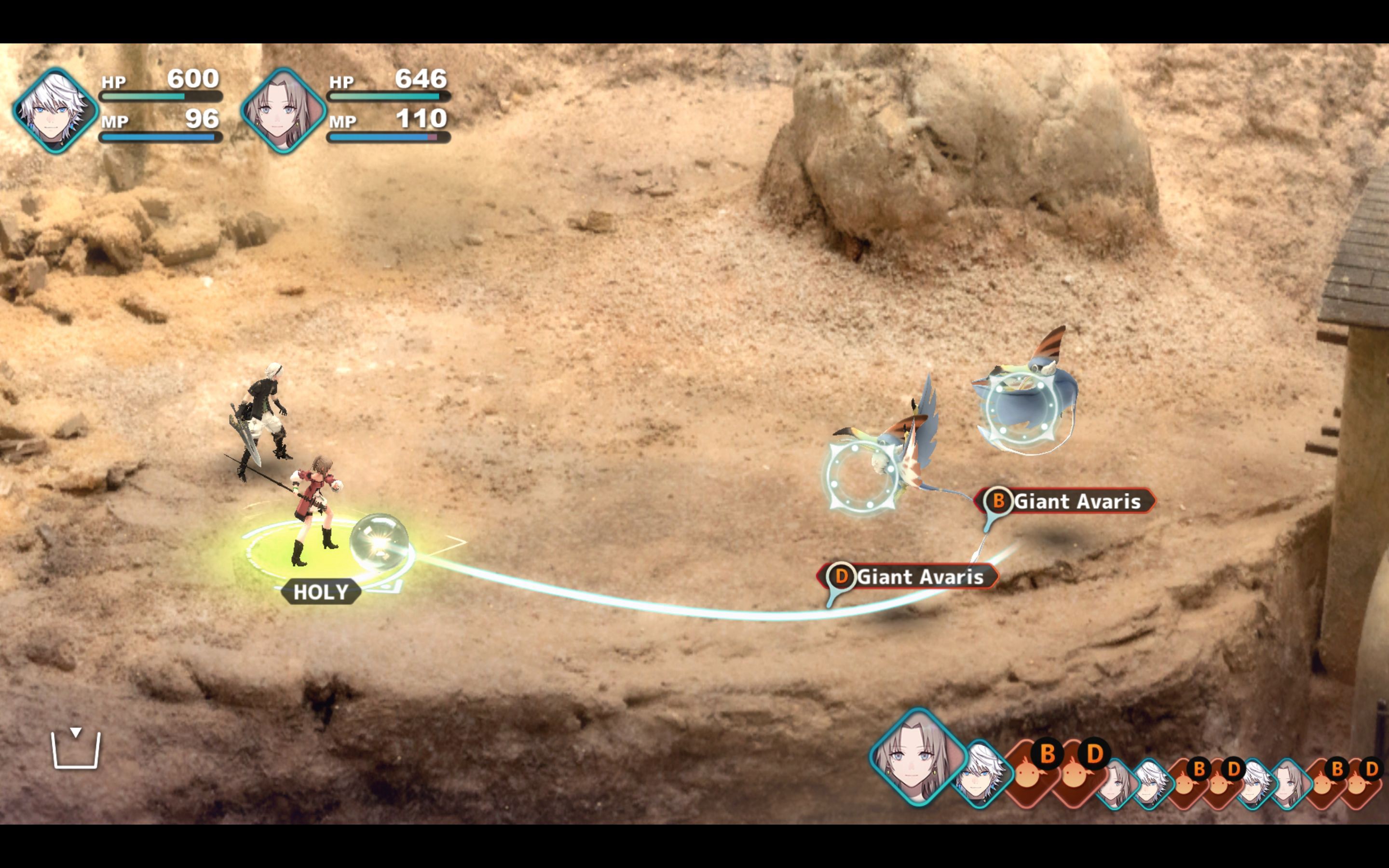Screen dimensions: 1389x868
Task: Choose the large current-turn portrait in turn order
Action: (x=917, y=757)
